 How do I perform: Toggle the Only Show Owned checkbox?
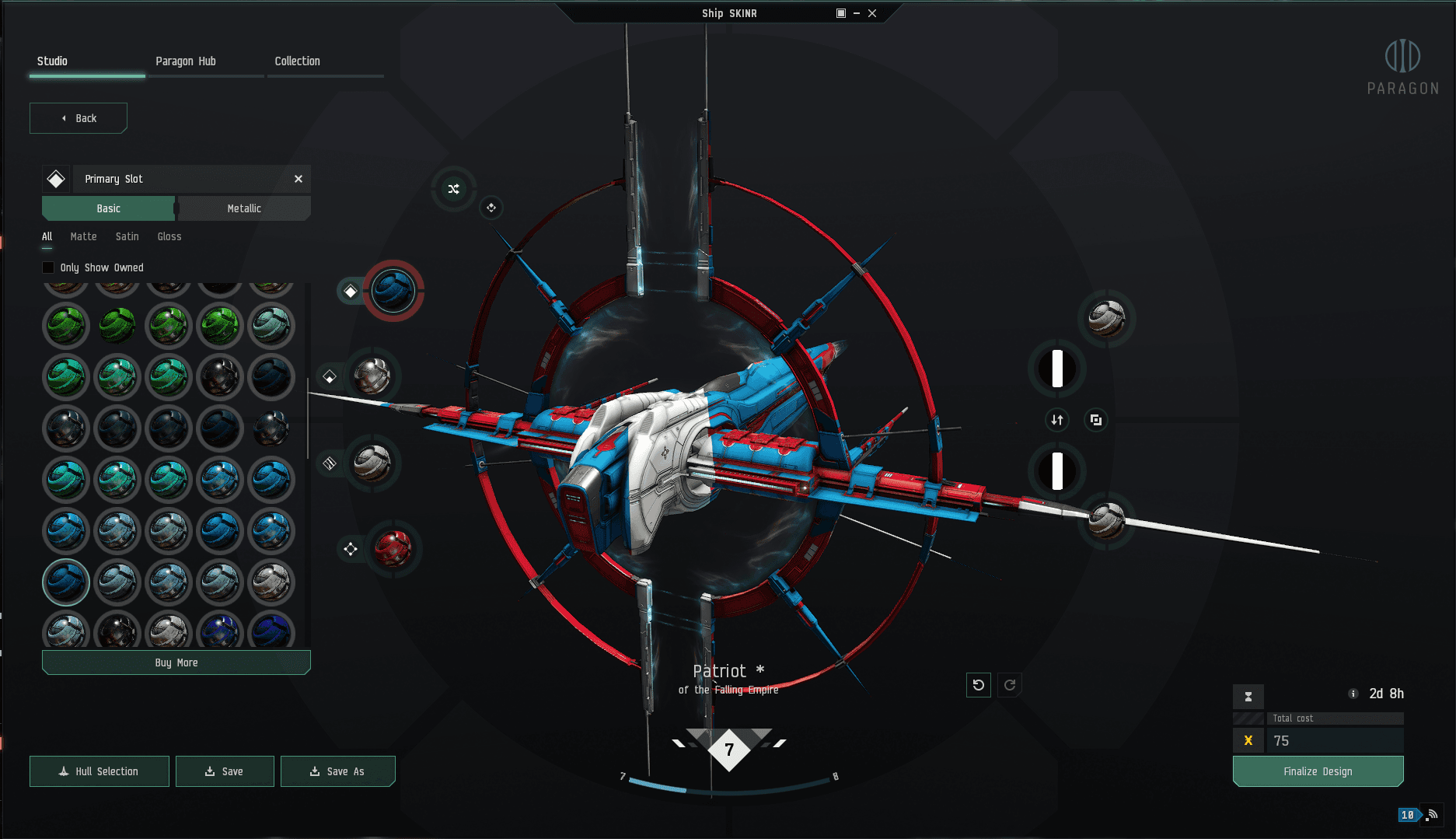point(48,267)
